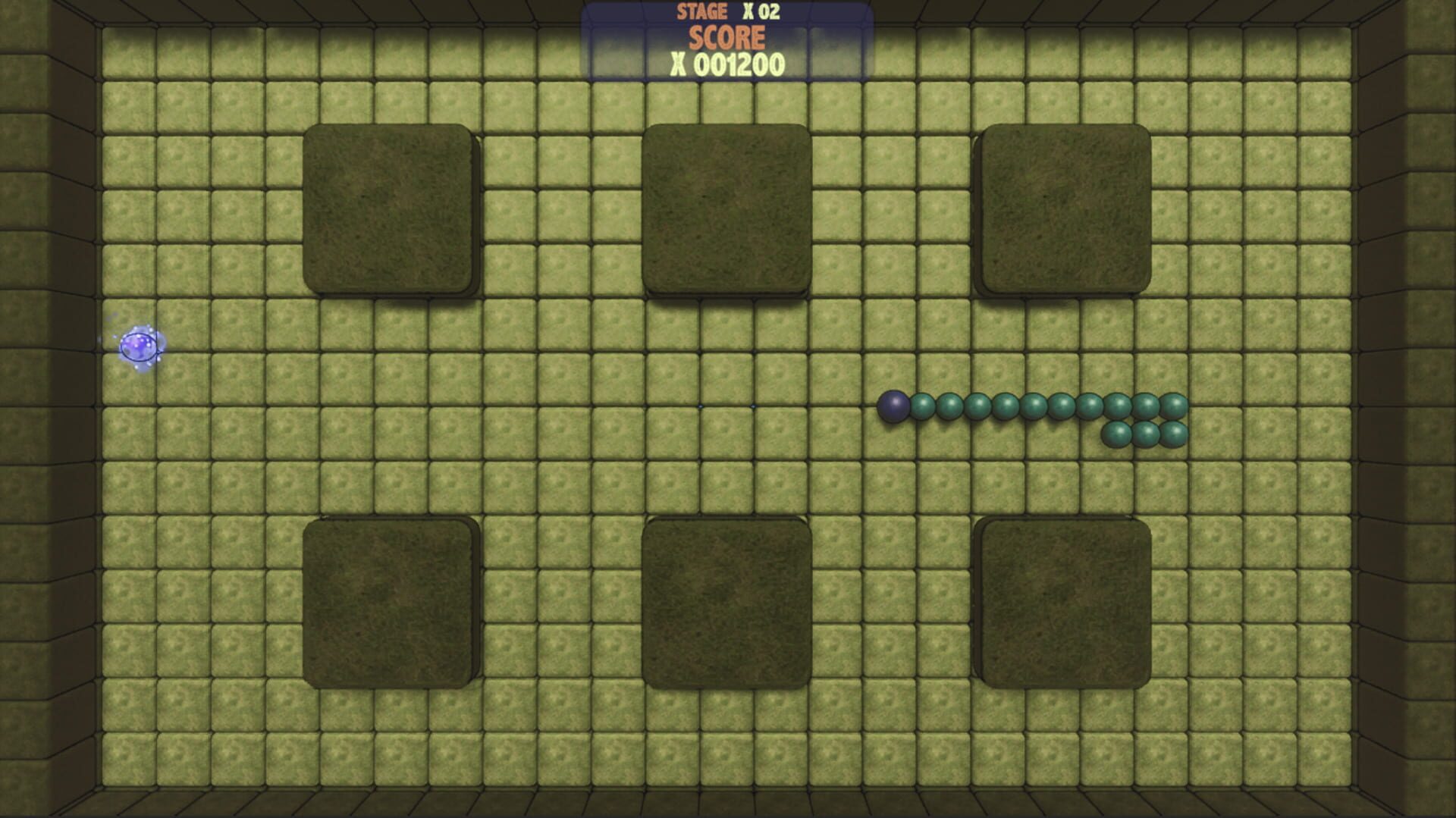Image resolution: width=1456 pixels, height=818 pixels.
Task: Select the snake's dark head sphere
Action: point(893,407)
